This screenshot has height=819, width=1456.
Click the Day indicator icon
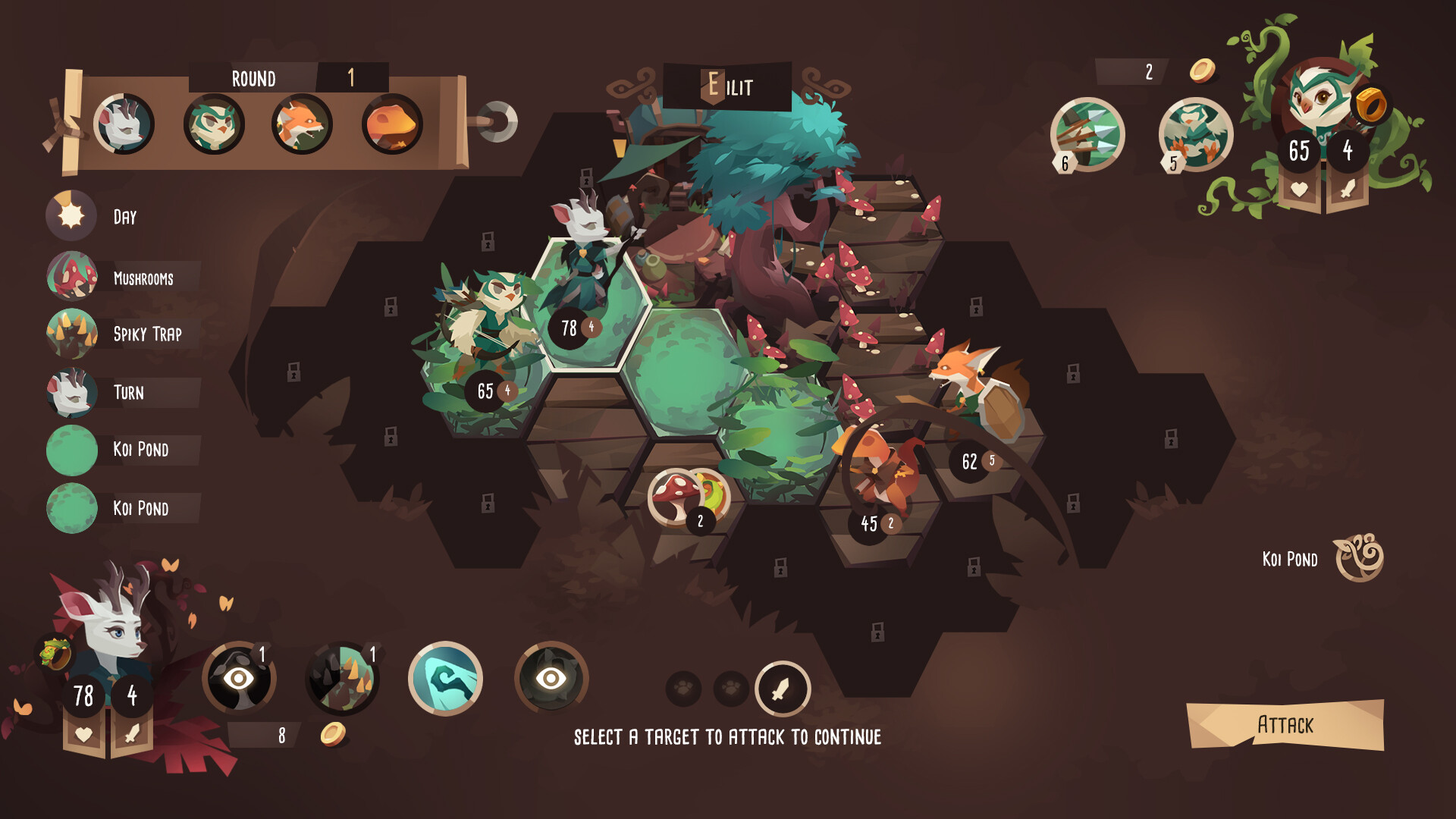[71, 216]
